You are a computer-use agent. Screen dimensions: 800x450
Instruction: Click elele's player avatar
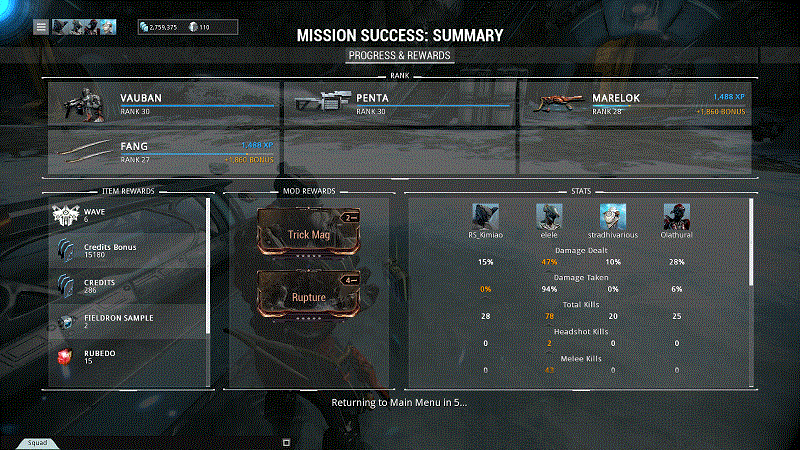[x=548, y=216]
